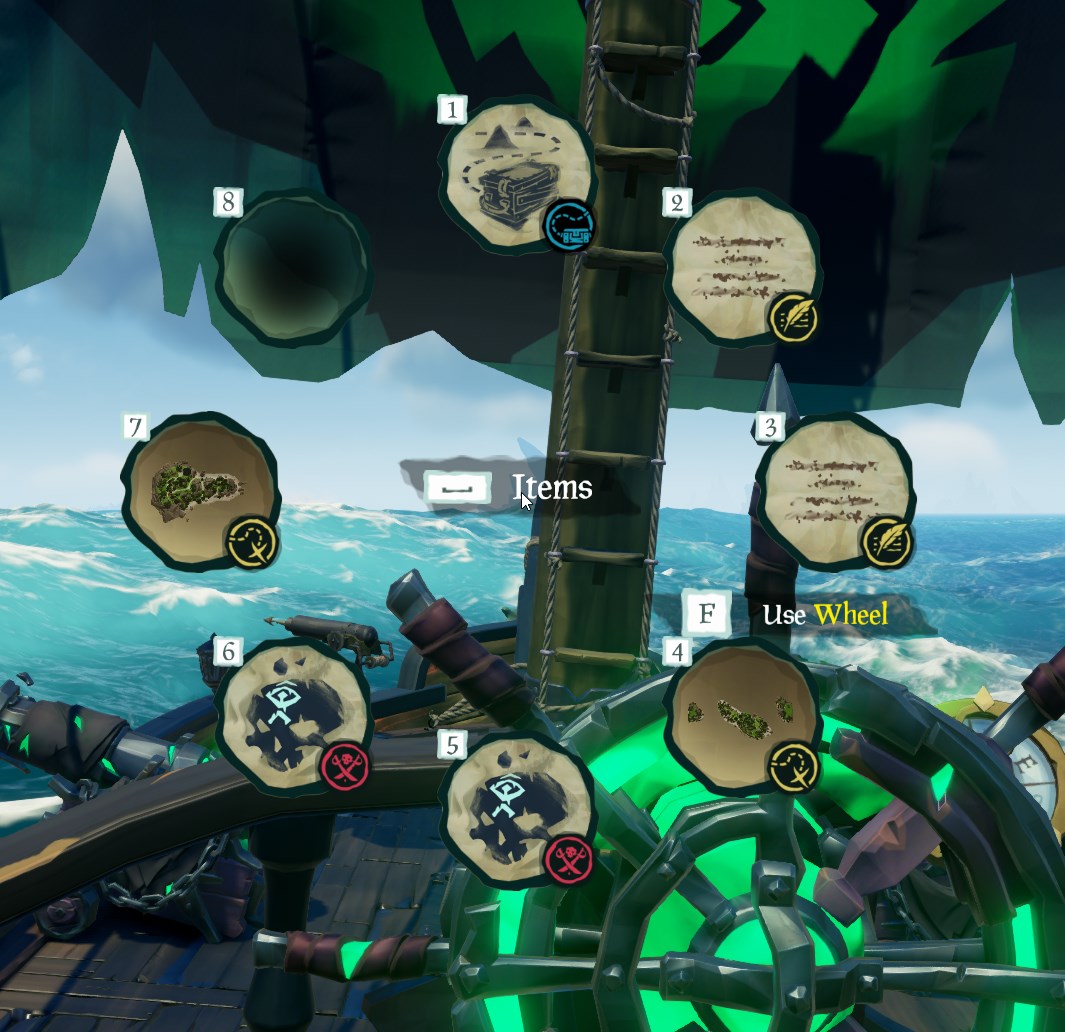Select the map showing three small islands

pyautogui.click(x=741, y=714)
